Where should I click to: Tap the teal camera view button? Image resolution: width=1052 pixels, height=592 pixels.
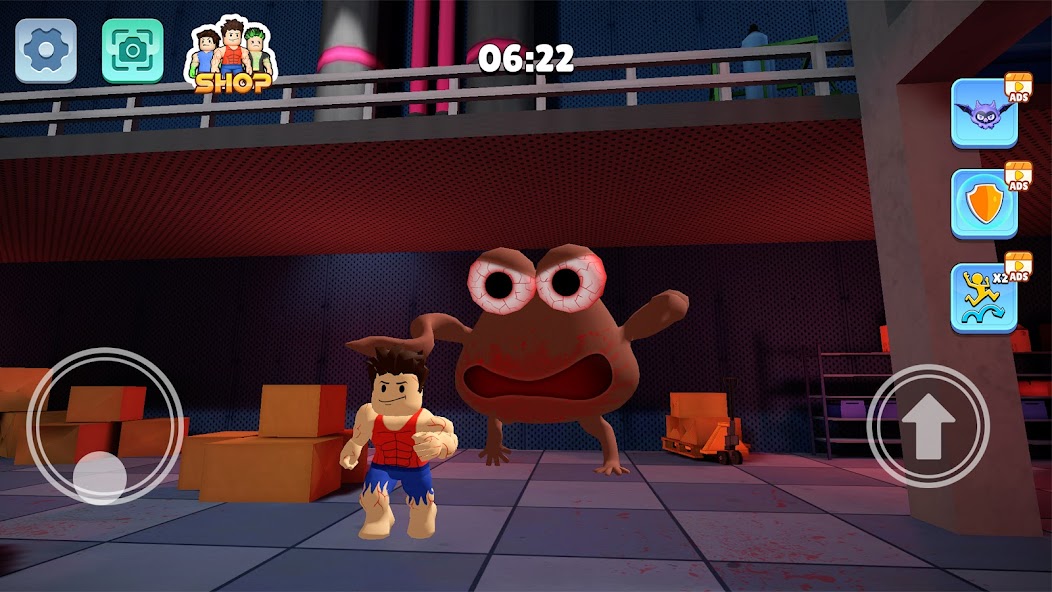(132, 50)
